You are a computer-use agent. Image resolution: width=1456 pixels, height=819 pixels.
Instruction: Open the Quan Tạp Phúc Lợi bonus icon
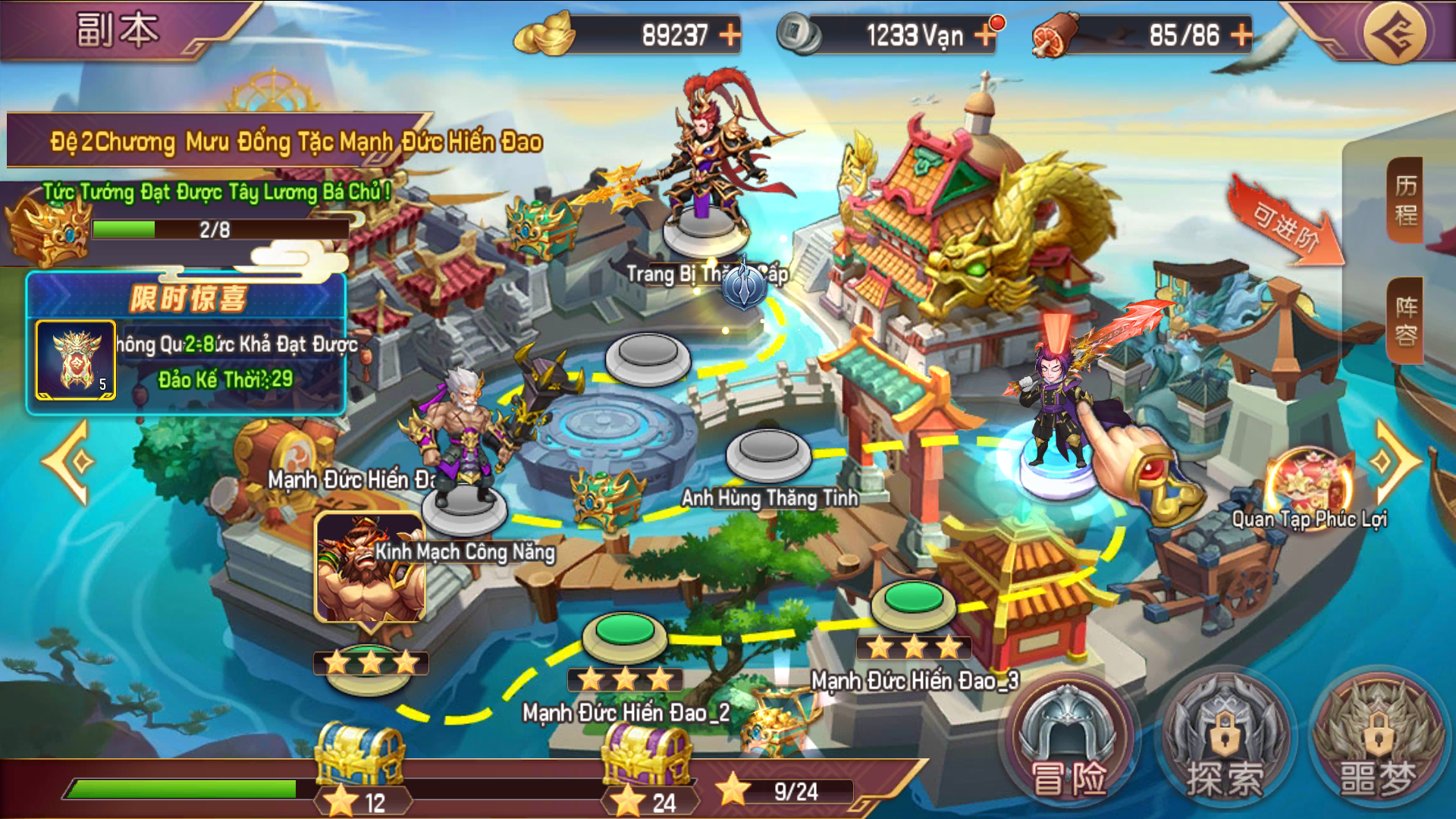click(x=1310, y=483)
